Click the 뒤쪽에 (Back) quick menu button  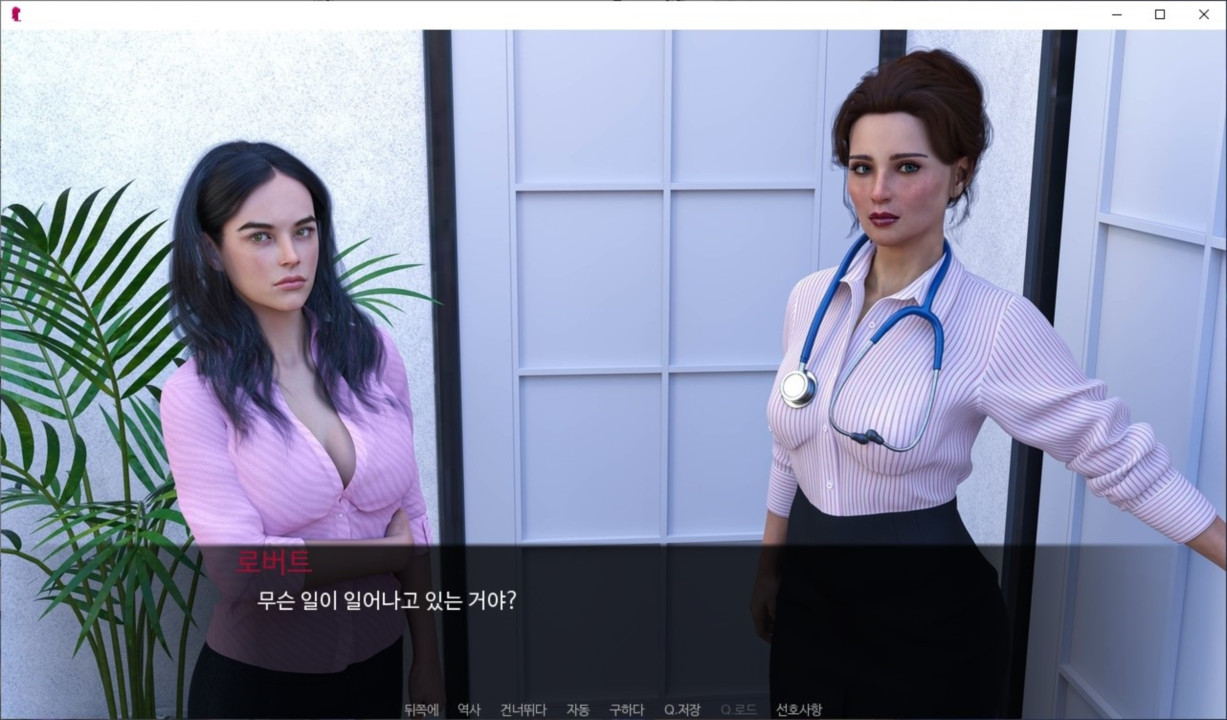pyautogui.click(x=421, y=710)
